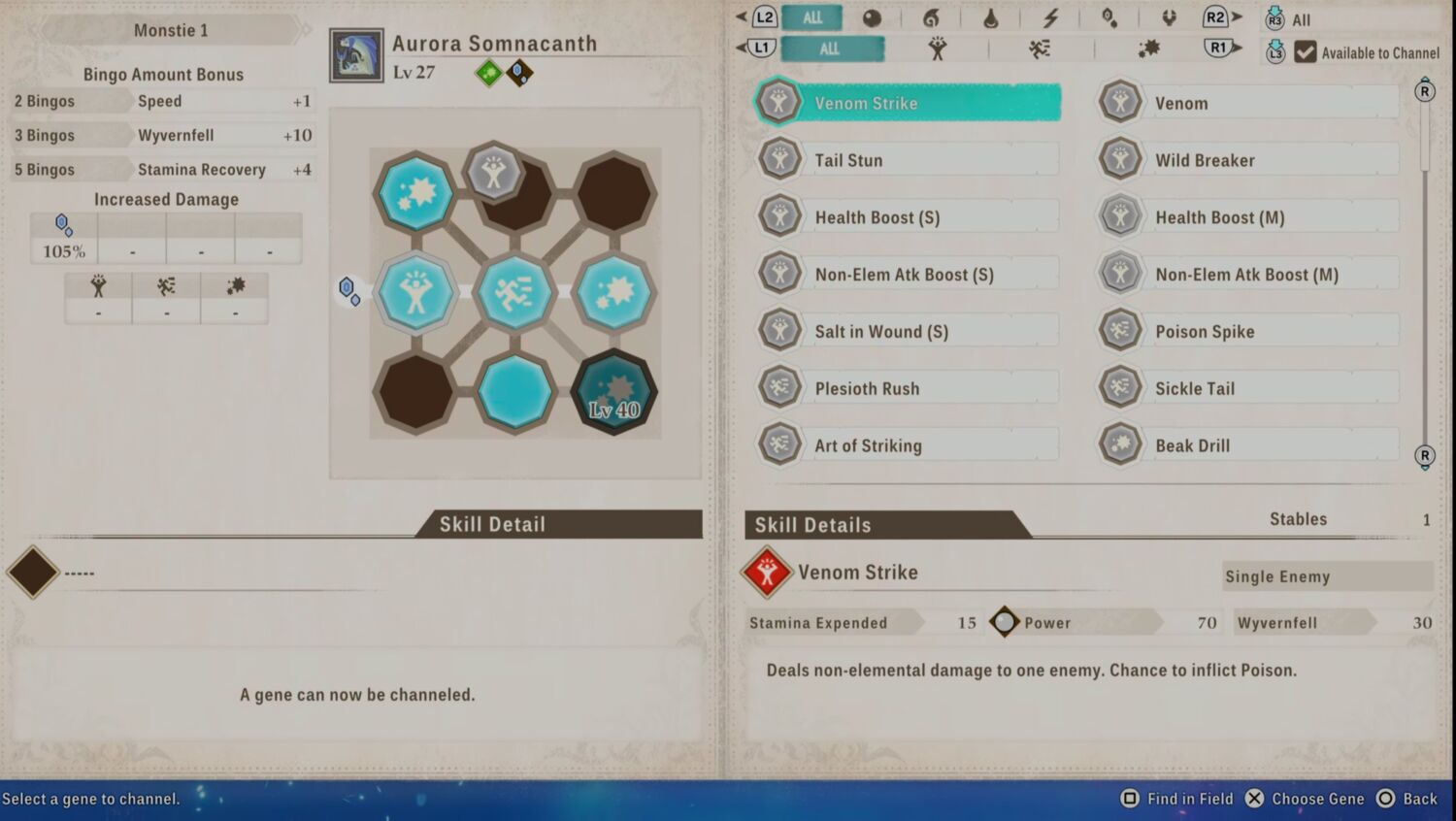Choose the Tail Stun gene entry
The height and width of the screenshot is (821, 1456).
908,160
